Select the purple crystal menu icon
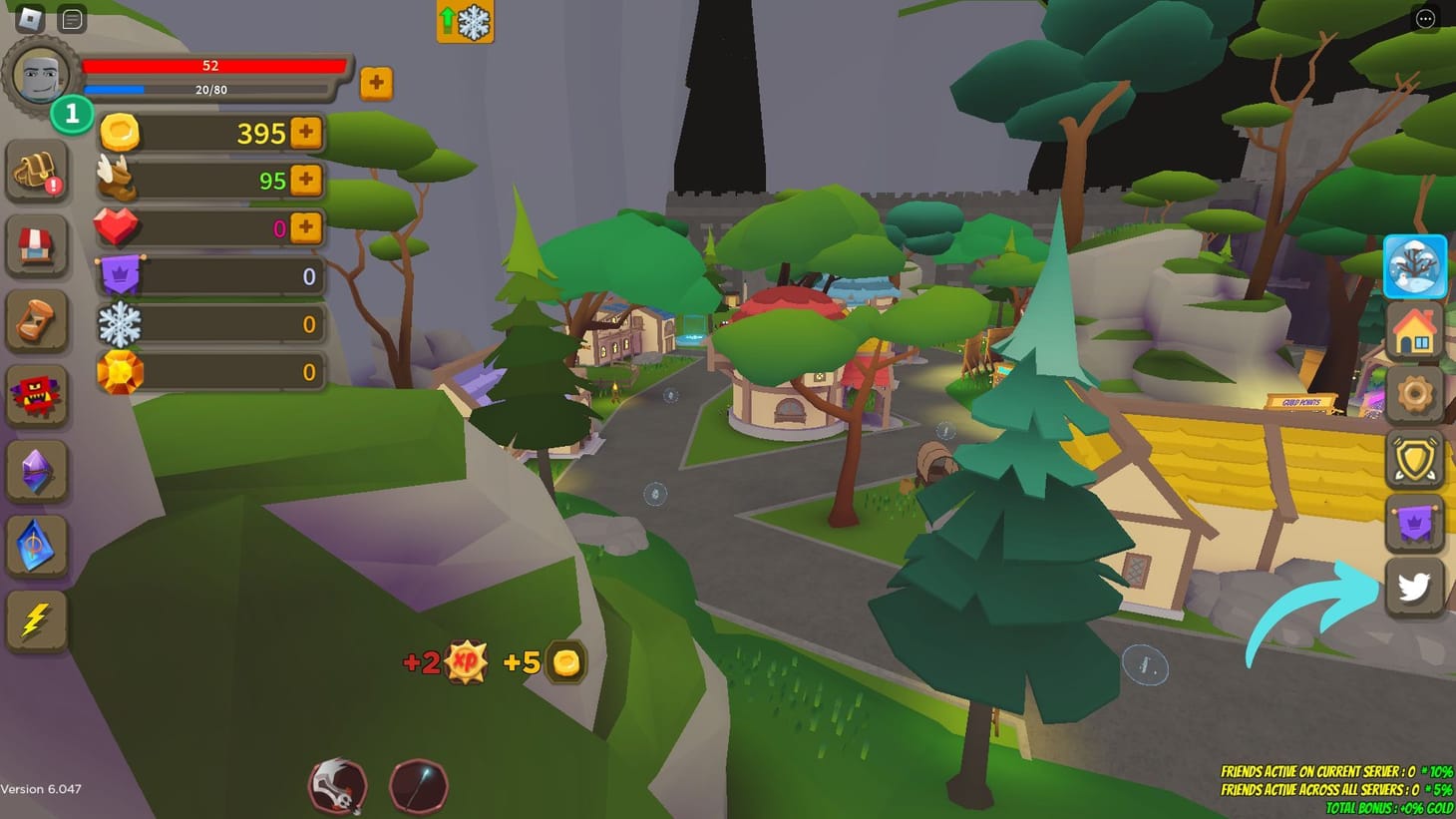 click(38, 472)
